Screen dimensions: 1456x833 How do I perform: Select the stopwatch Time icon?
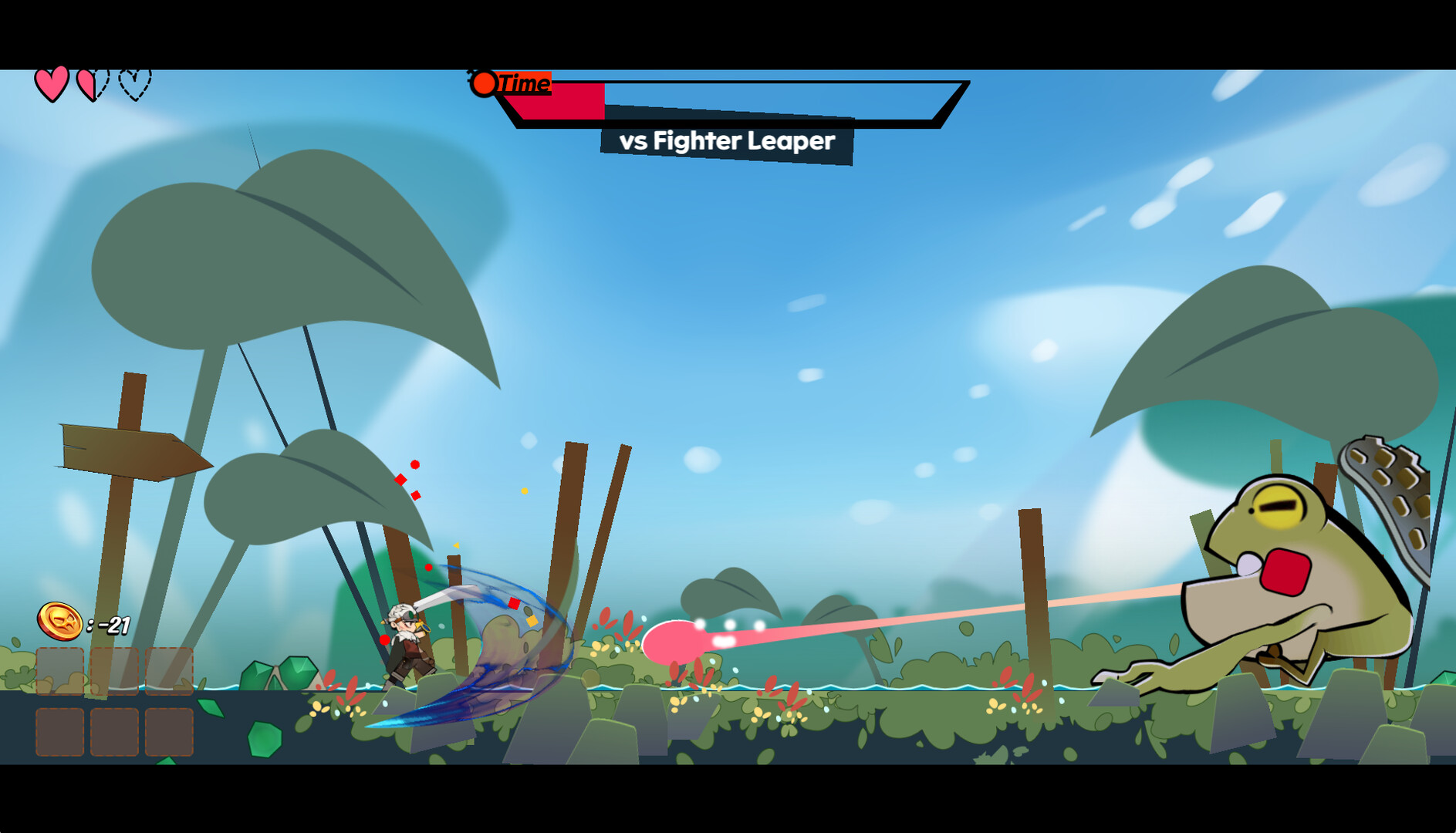[485, 83]
